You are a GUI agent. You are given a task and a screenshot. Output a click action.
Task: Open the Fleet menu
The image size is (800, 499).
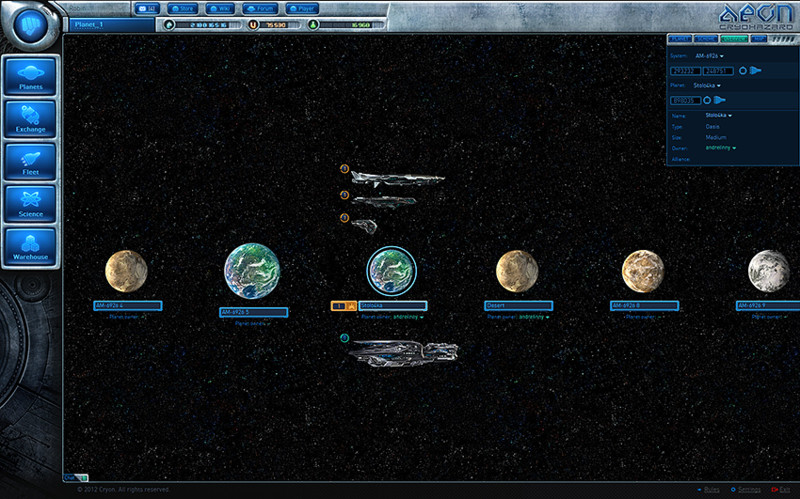click(30, 164)
